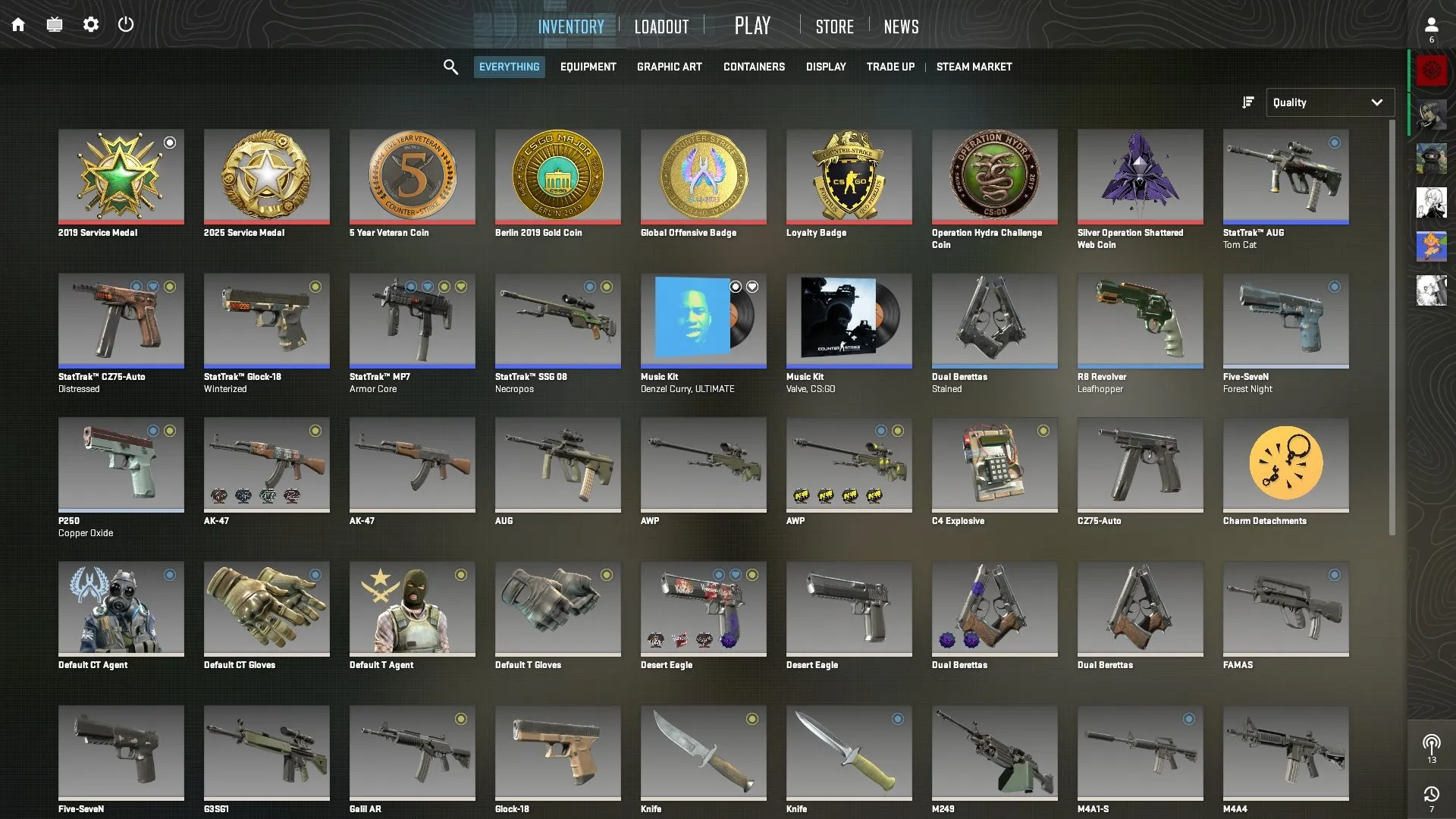This screenshot has width=1456, height=819.
Task: Open the STEAM MARKET link
Action: point(974,67)
